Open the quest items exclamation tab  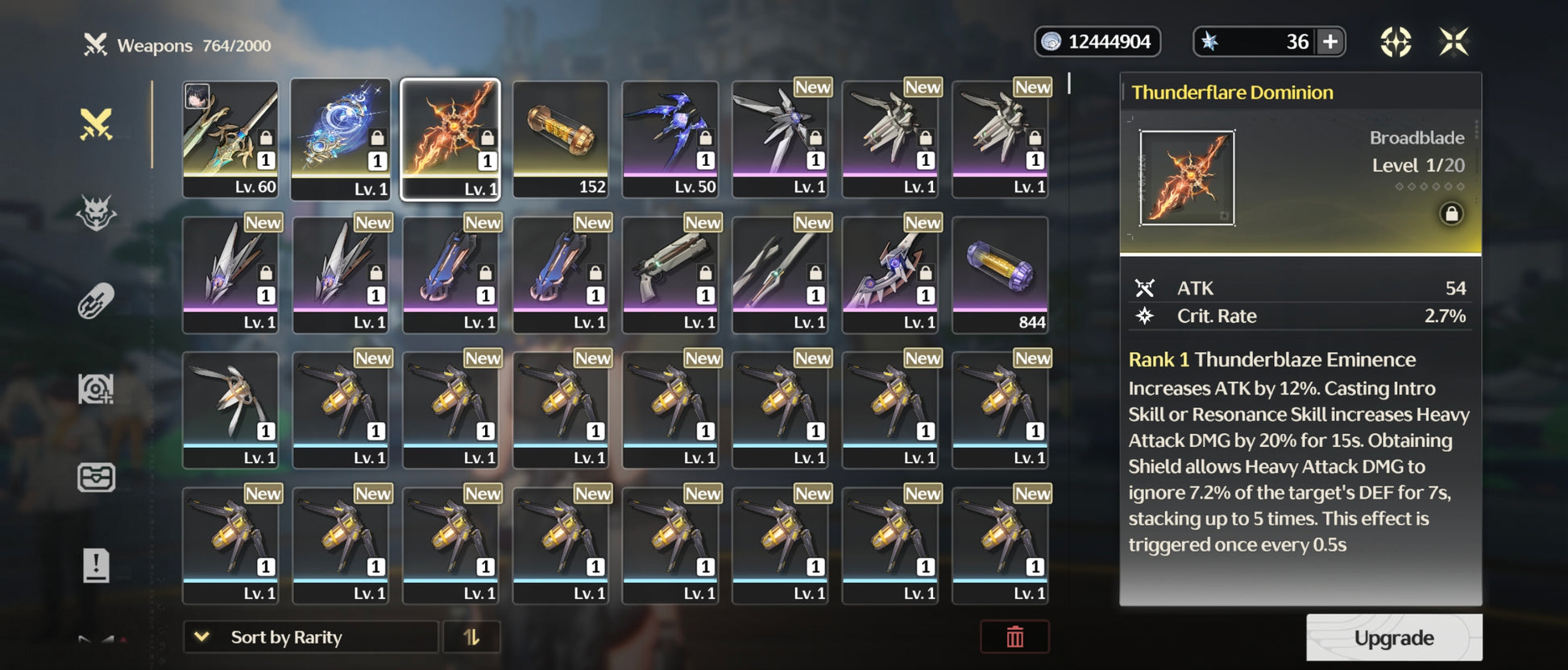click(96, 565)
